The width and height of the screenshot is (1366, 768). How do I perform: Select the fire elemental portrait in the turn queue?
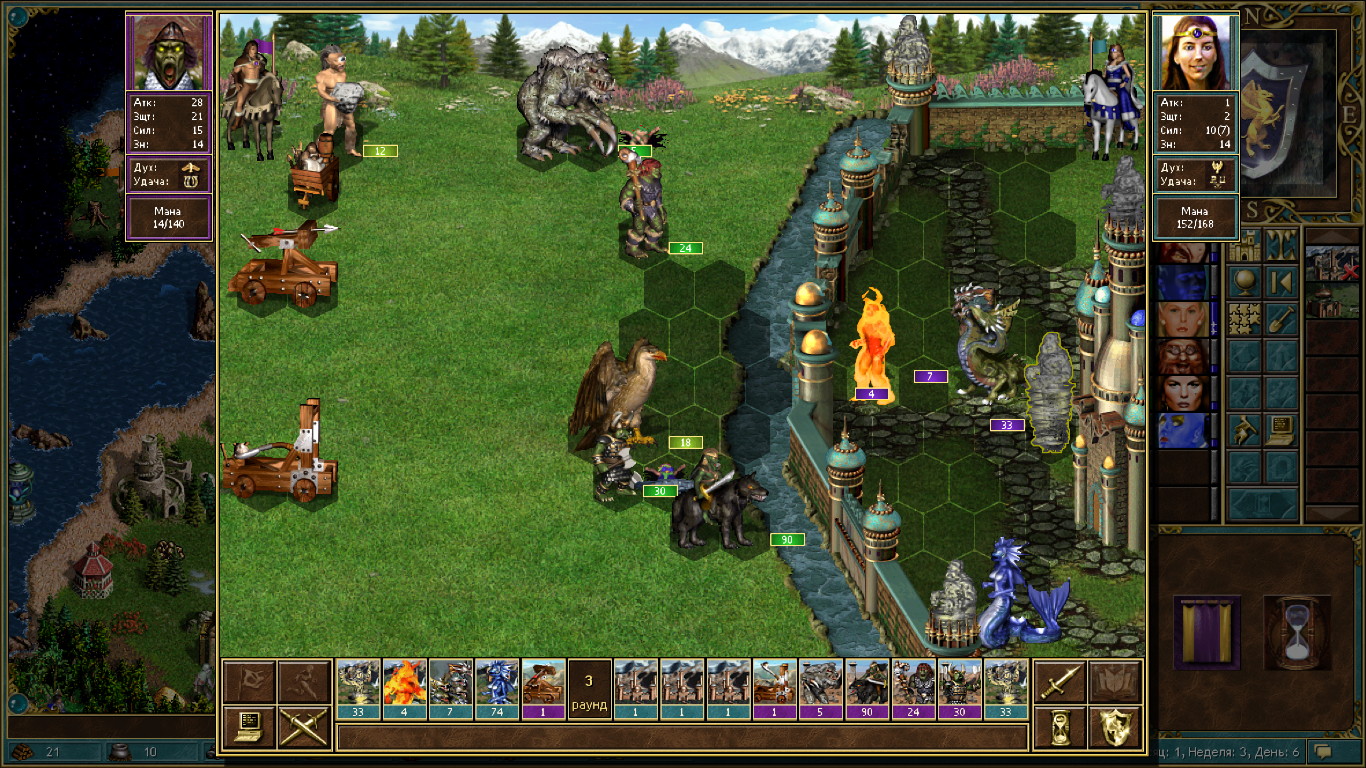point(405,682)
